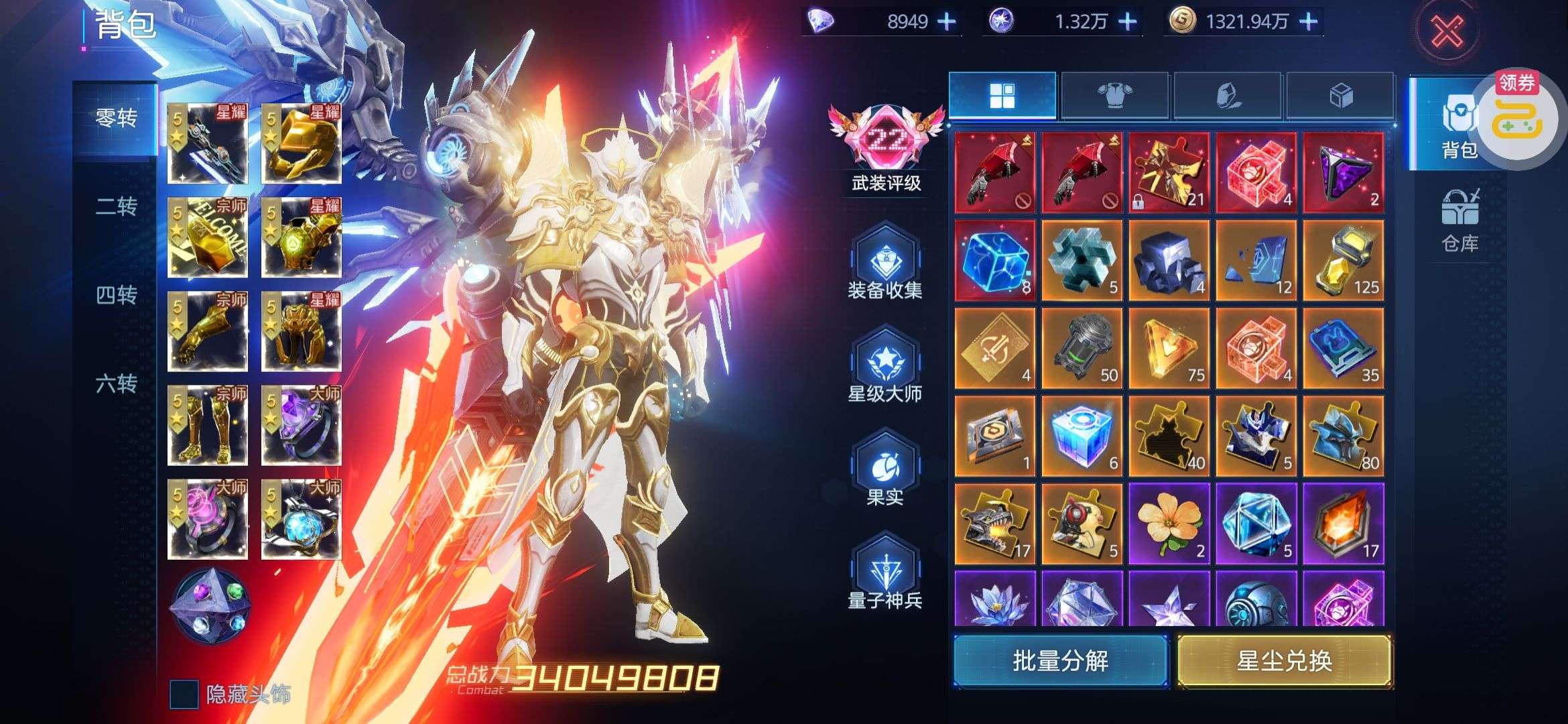The height and width of the screenshot is (724, 1568).
Task: Open the 批量分解 batch dismantle
Action: click(1060, 662)
